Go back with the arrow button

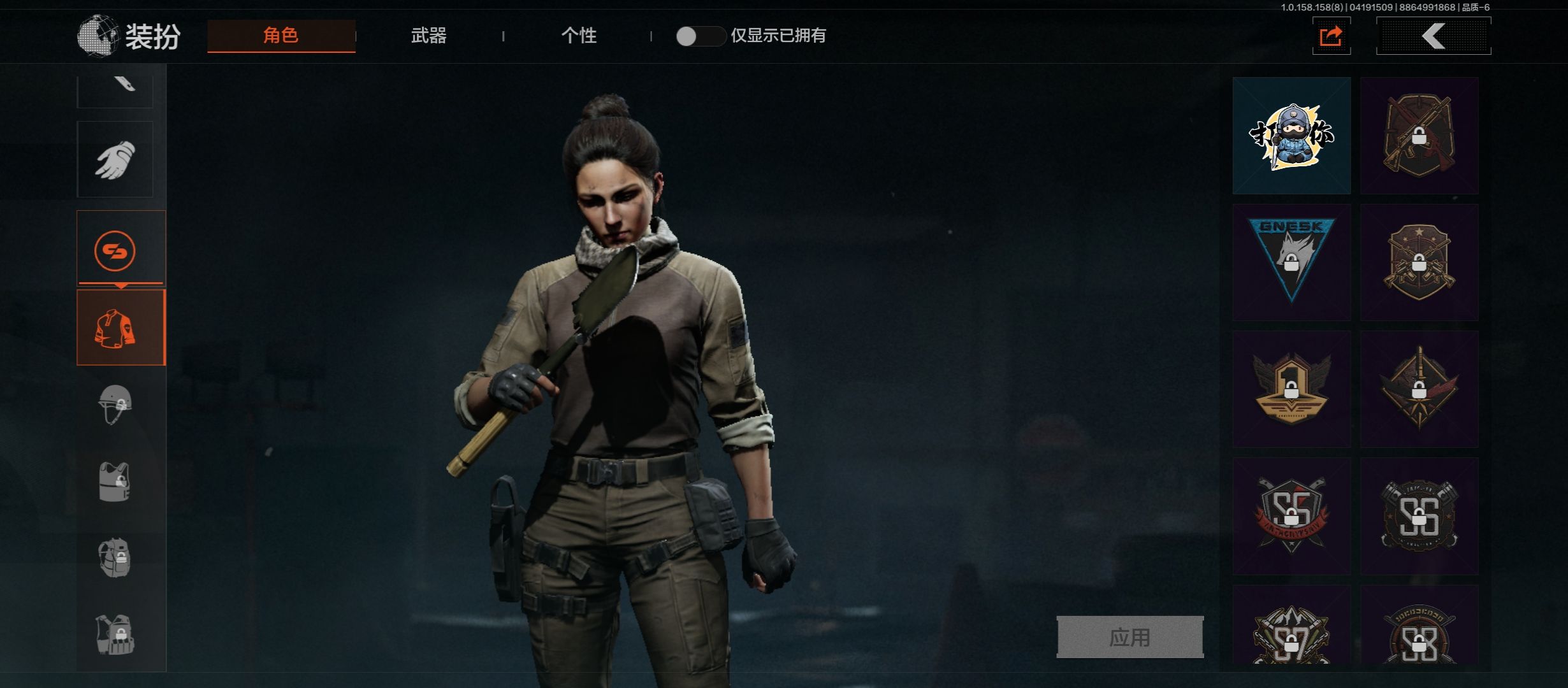tap(1434, 36)
